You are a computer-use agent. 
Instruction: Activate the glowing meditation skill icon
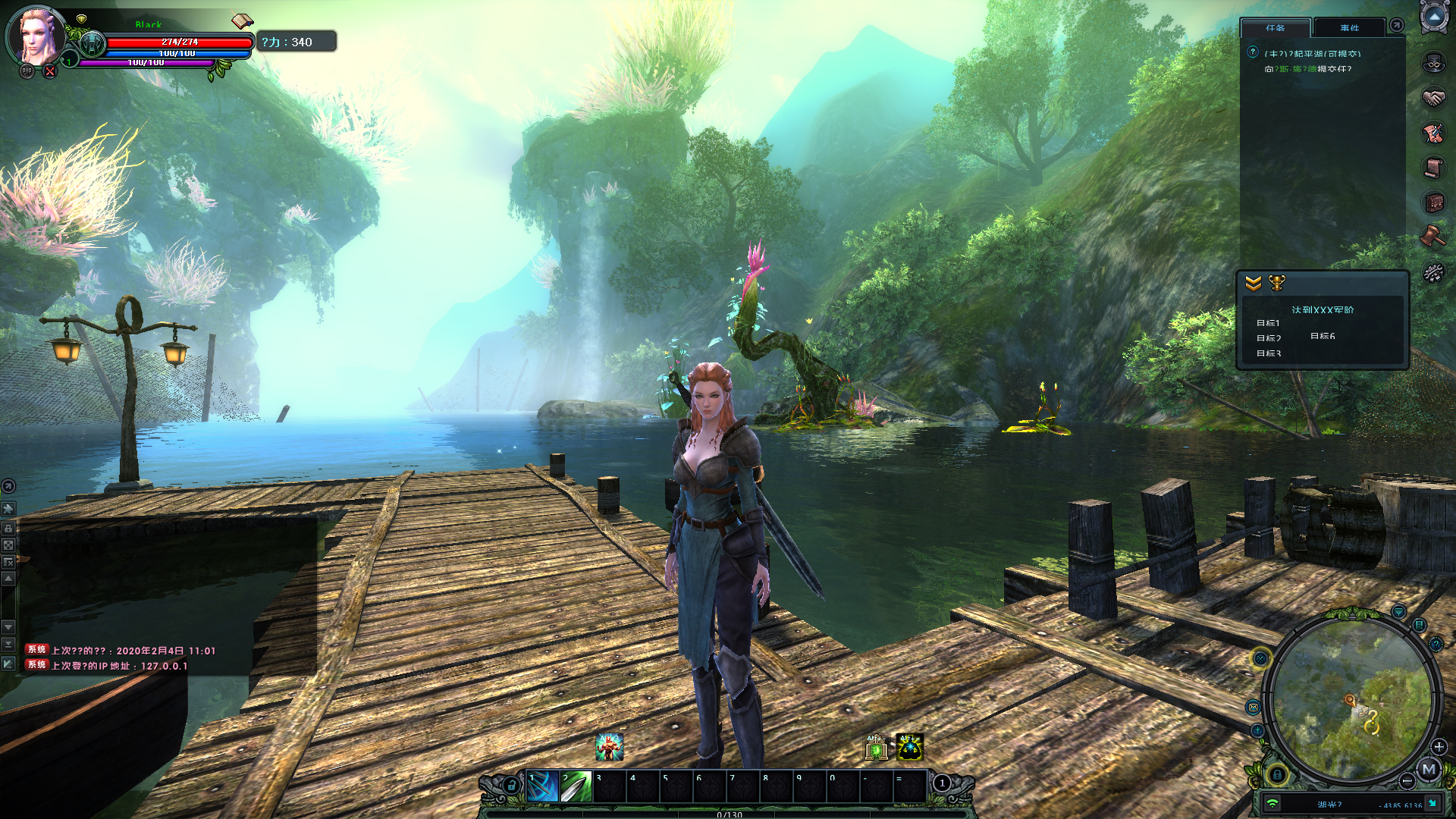click(x=909, y=747)
